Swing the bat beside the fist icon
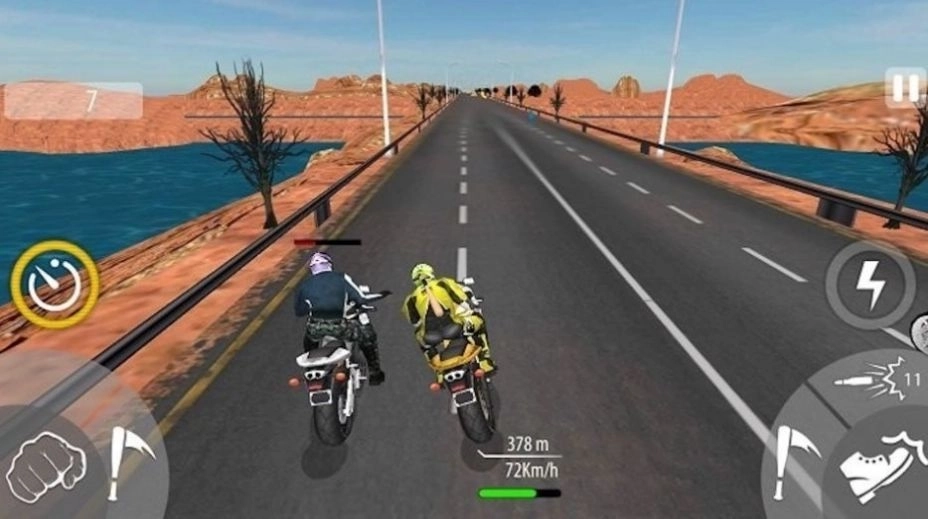This screenshot has height=519, width=928. [x=127, y=459]
